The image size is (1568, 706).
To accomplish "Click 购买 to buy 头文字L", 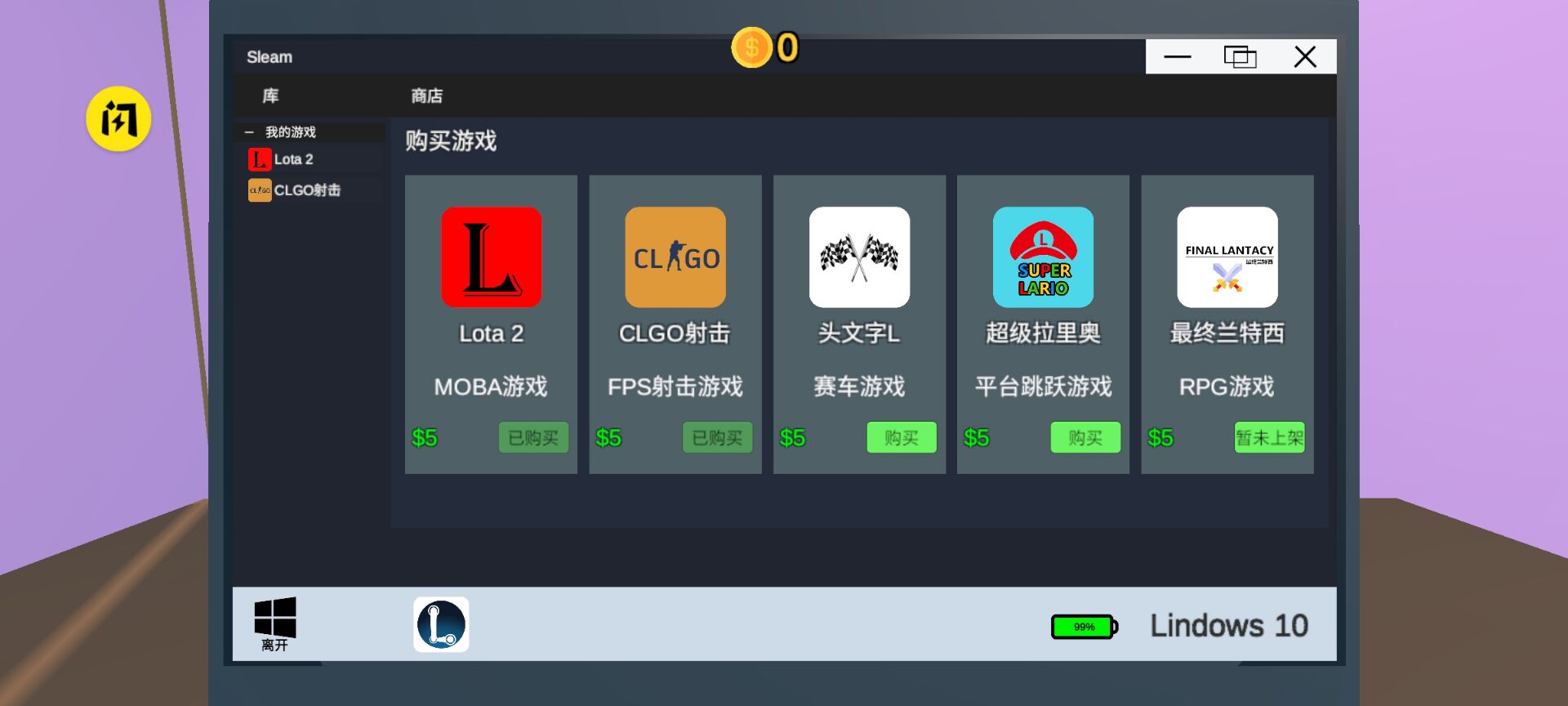I will click(901, 437).
